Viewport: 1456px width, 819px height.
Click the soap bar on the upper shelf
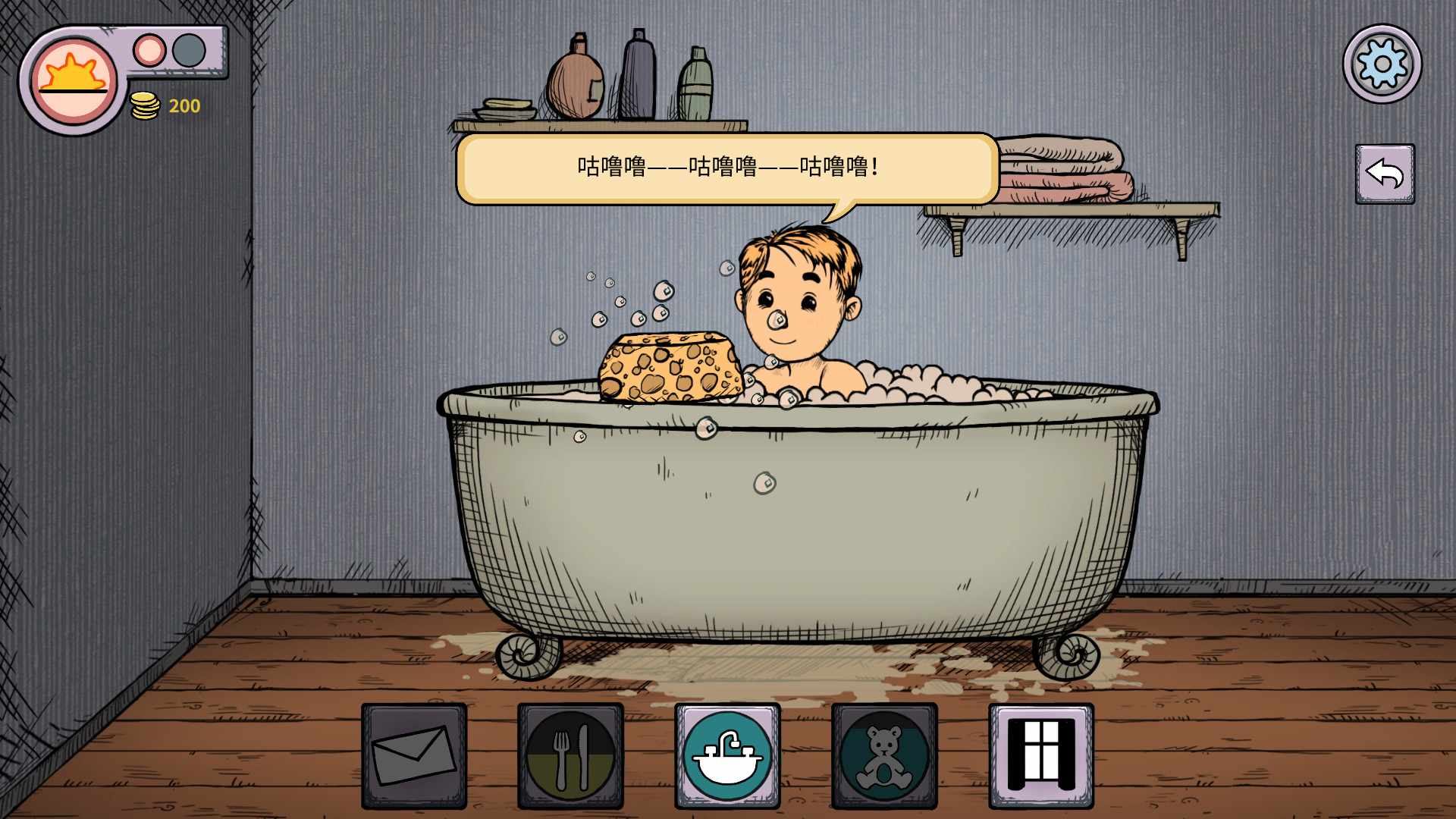[x=507, y=103]
